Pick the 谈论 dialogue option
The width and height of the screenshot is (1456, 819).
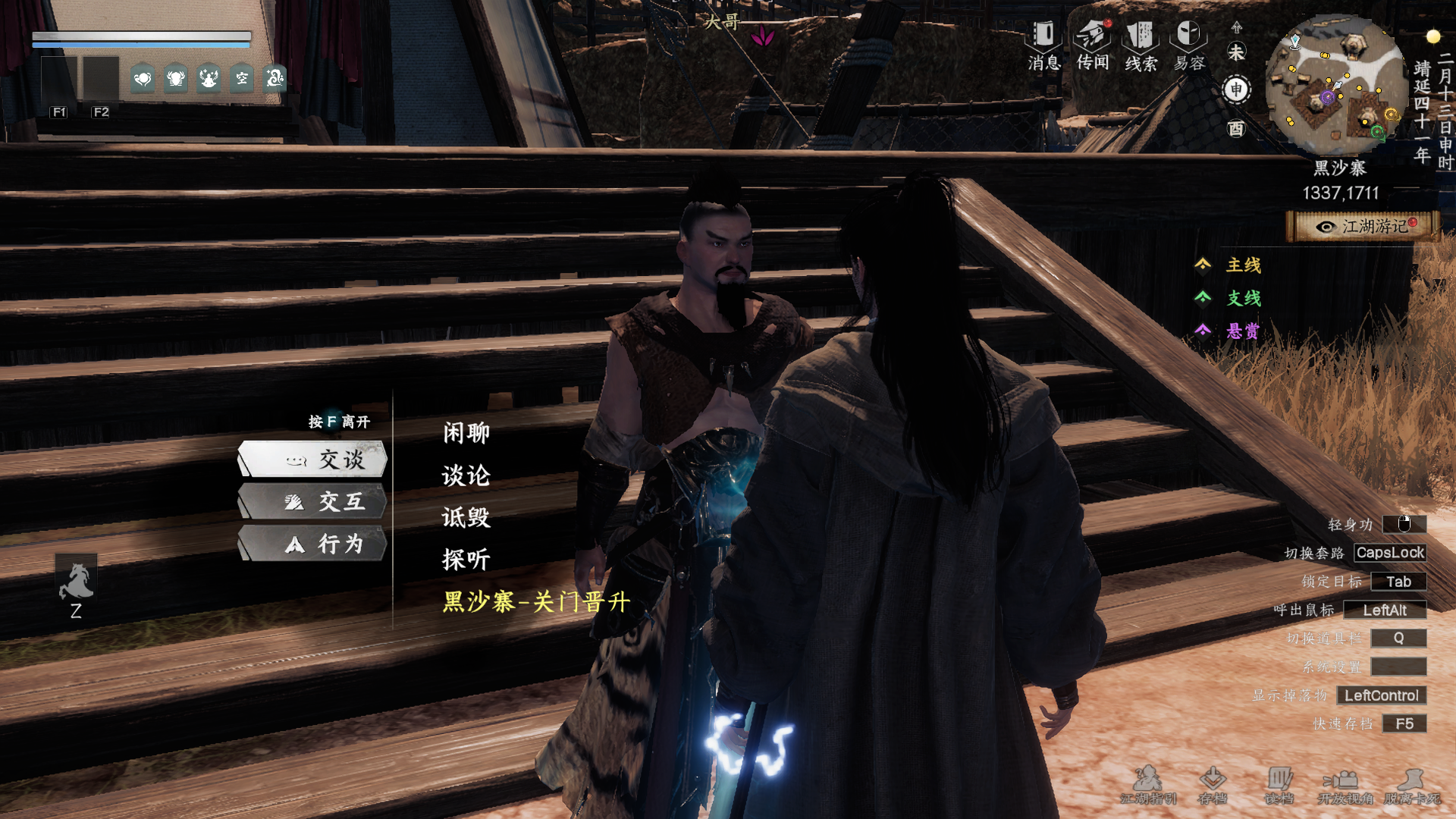[466, 475]
